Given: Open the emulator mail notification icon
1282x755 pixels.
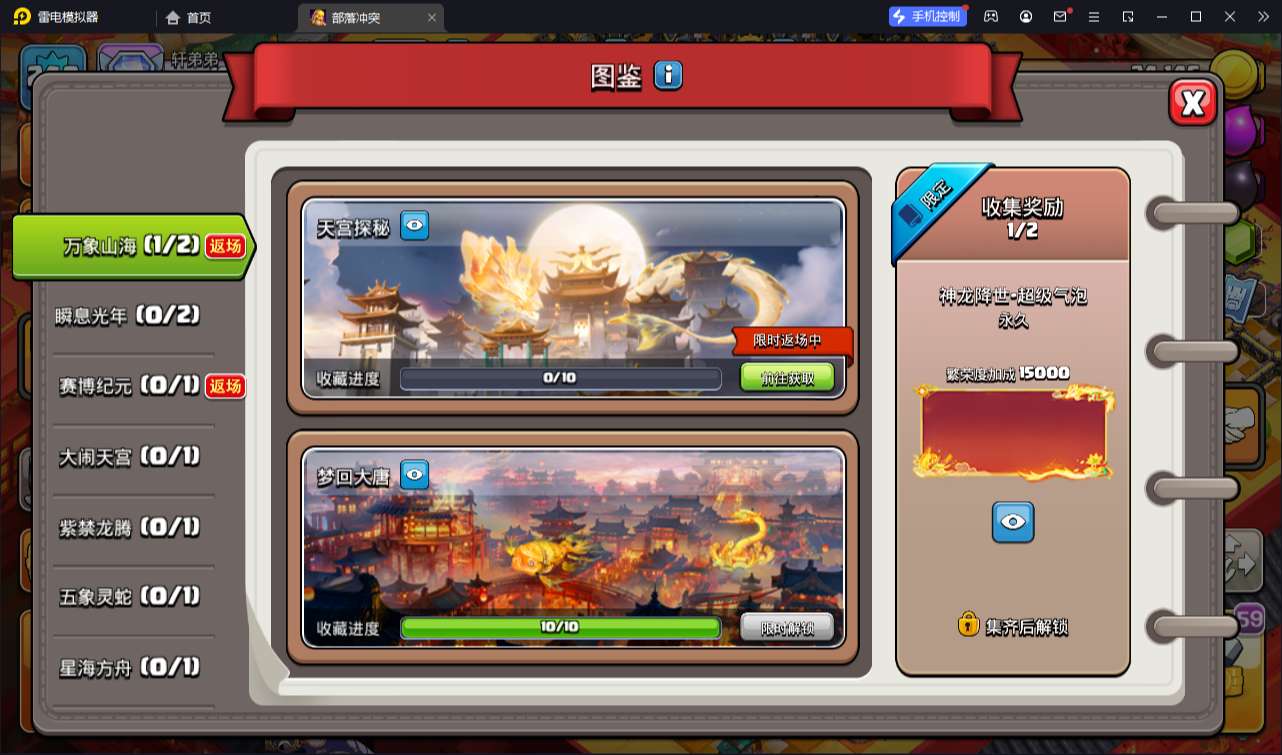Looking at the screenshot, I should click(x=1061, y=16).
